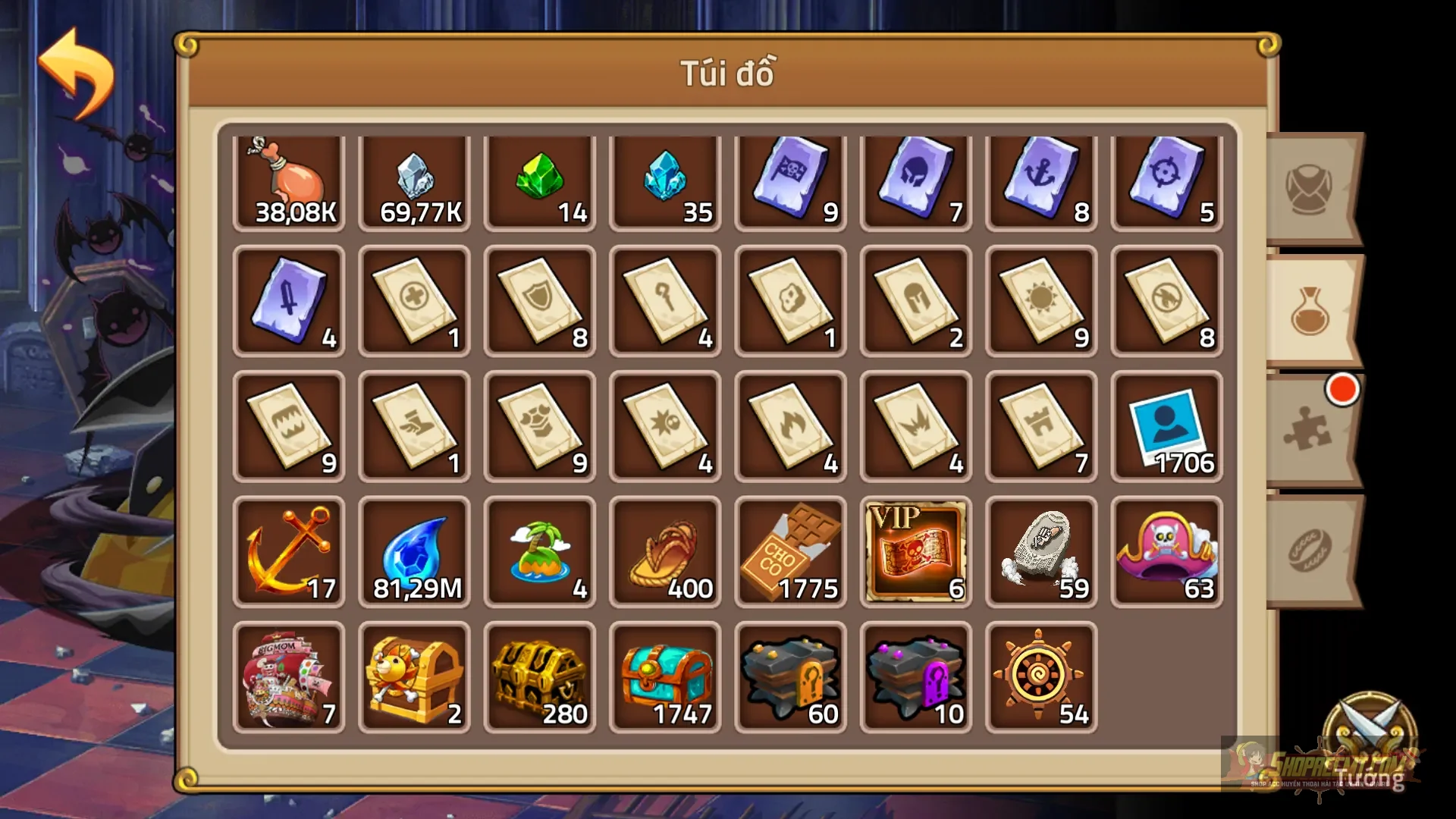
Task: Click the tombstone item showing 59
Action: (x=1039, y=550)
